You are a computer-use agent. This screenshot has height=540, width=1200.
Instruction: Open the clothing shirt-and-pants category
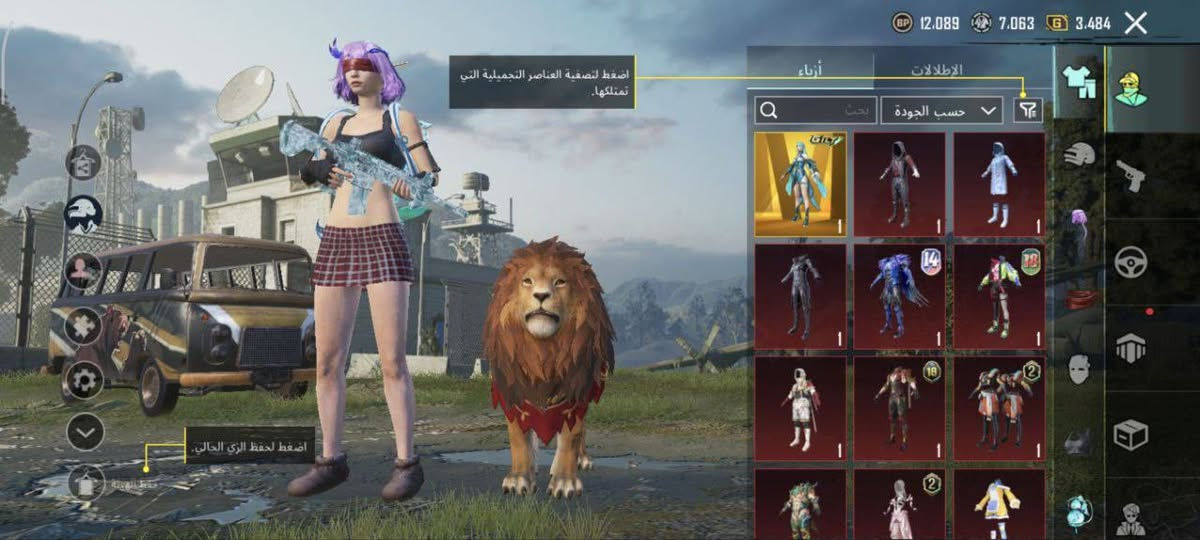(x=1079, y=79)
